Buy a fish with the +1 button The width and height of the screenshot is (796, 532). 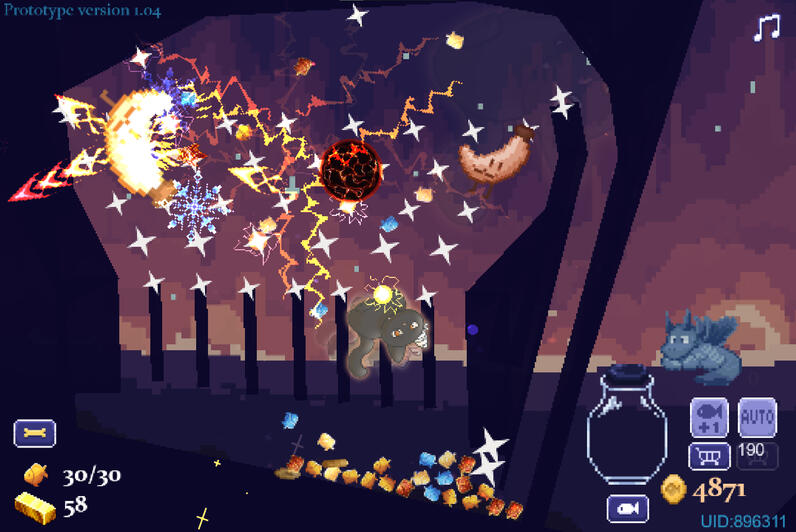coord(709,417)
